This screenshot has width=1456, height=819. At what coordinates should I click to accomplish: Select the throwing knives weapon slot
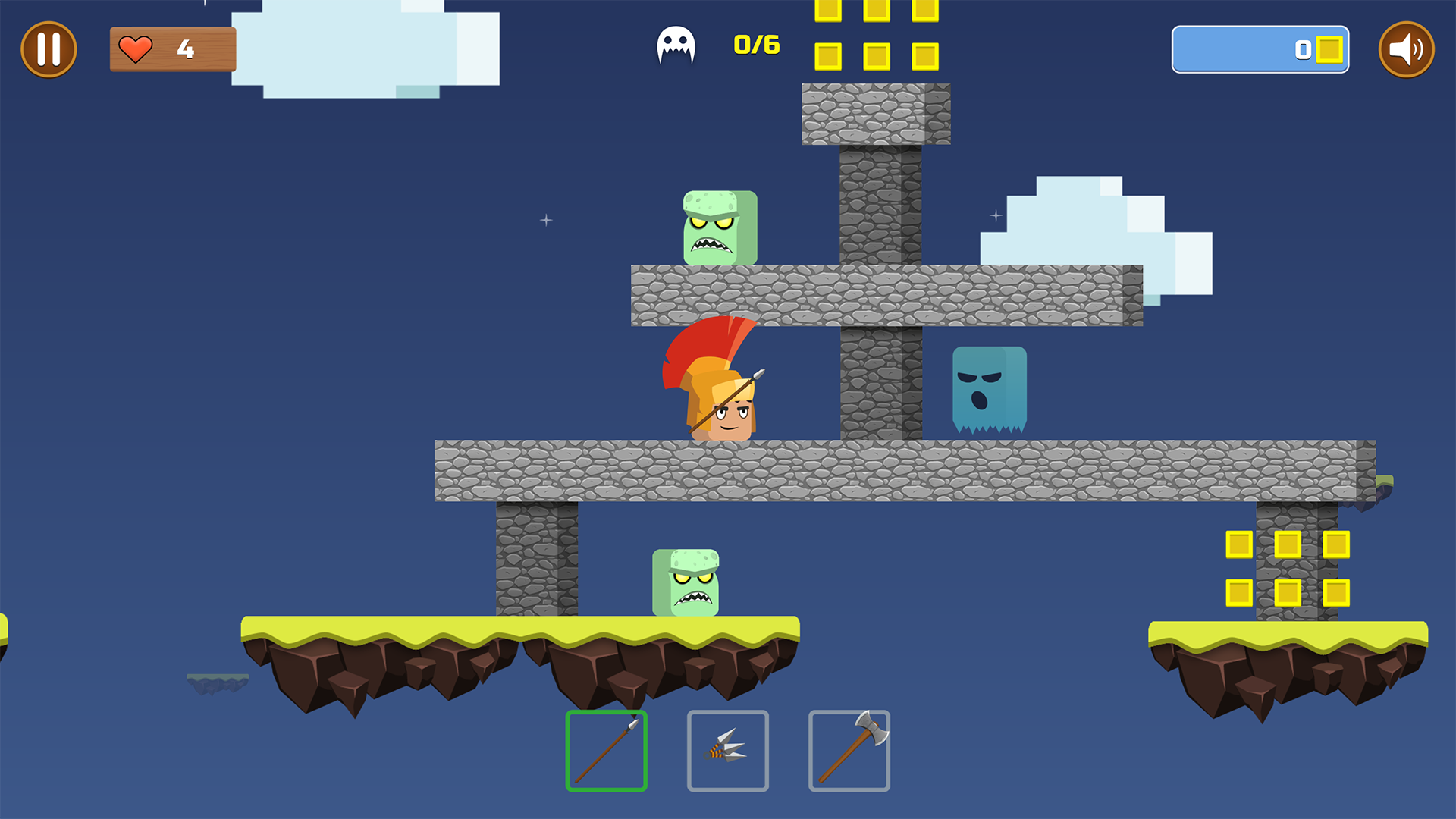tap(728, 751)
